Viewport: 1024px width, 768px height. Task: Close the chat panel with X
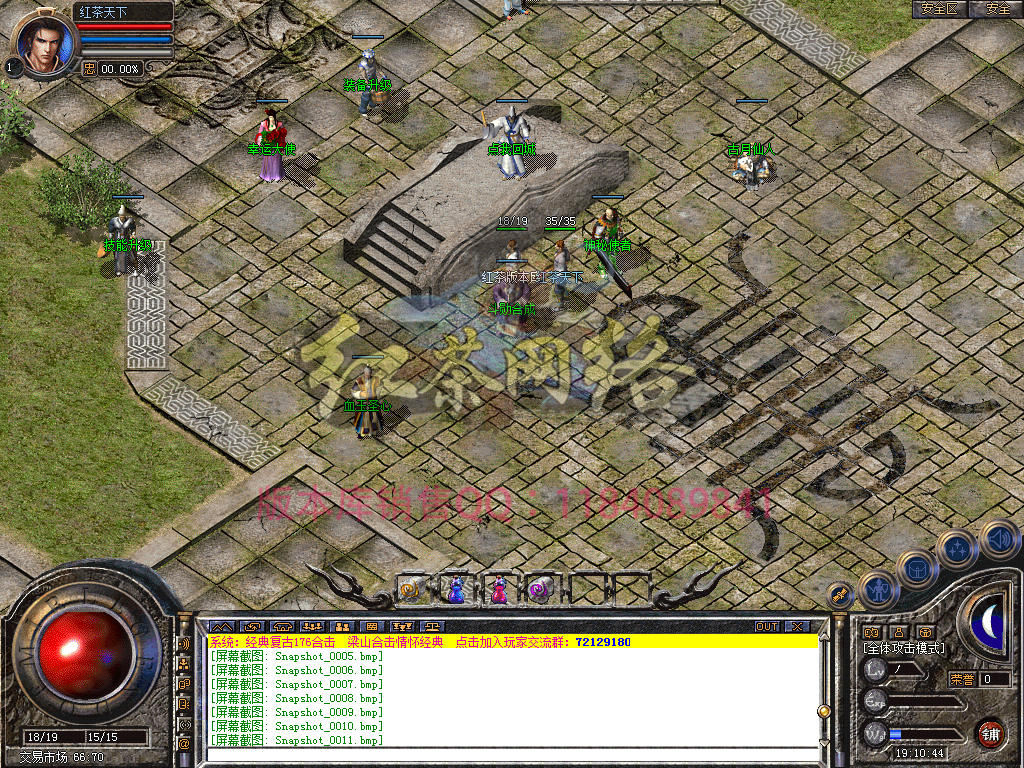pos(797,627)
